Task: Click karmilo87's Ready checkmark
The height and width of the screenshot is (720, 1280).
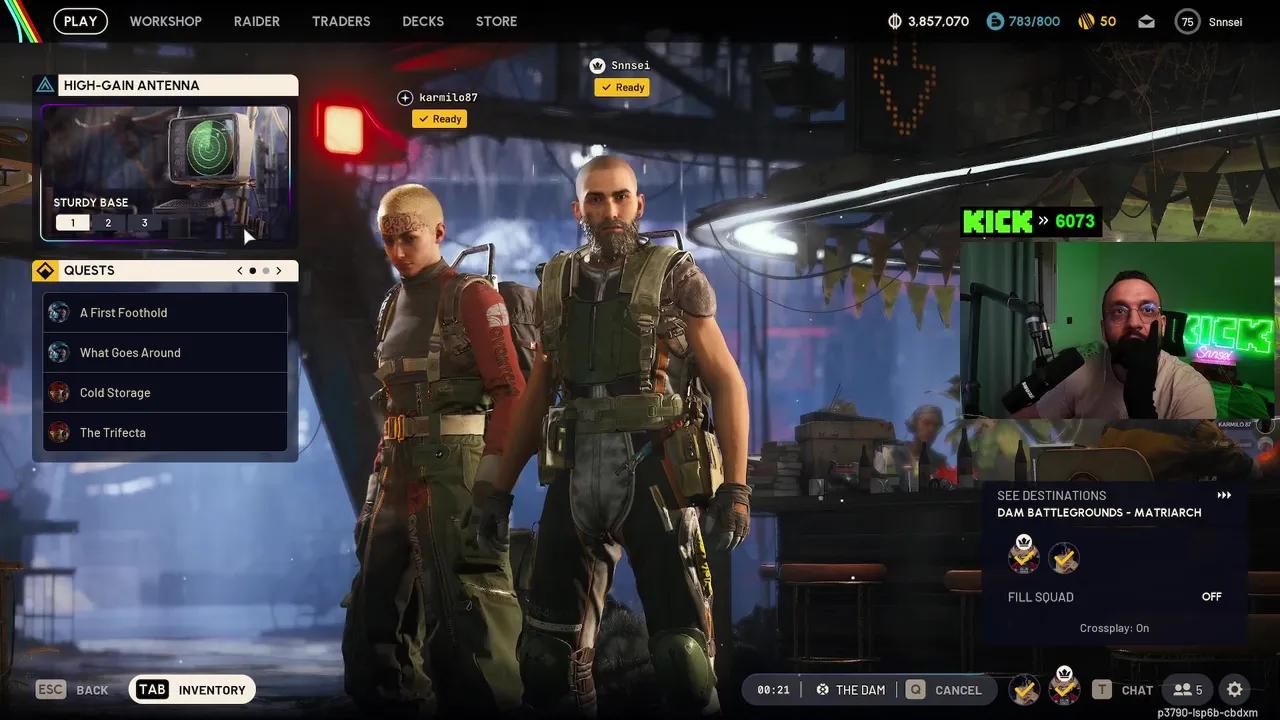Action: (439, 118)
